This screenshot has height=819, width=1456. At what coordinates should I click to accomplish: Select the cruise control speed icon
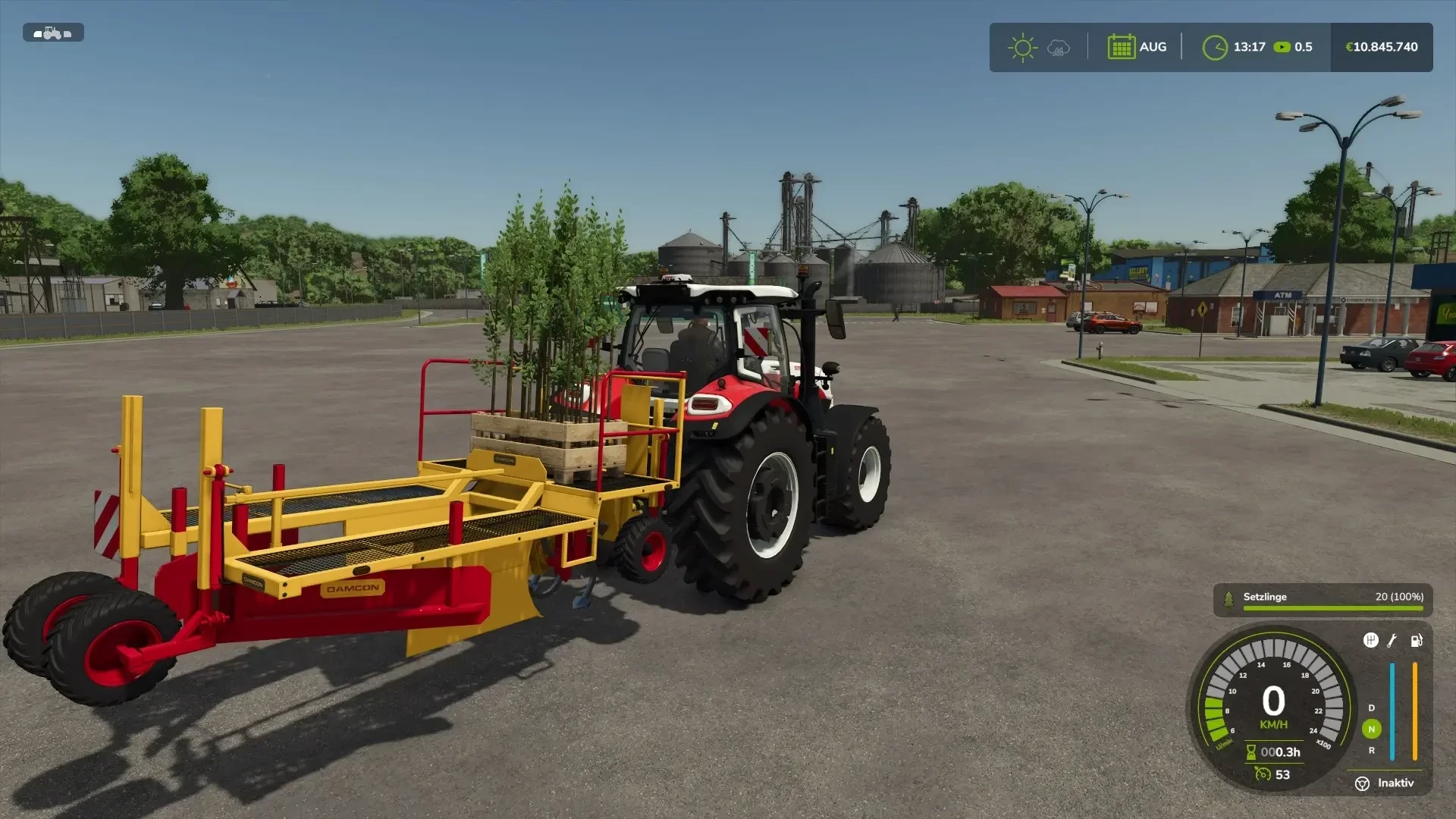pos(1263,774)
